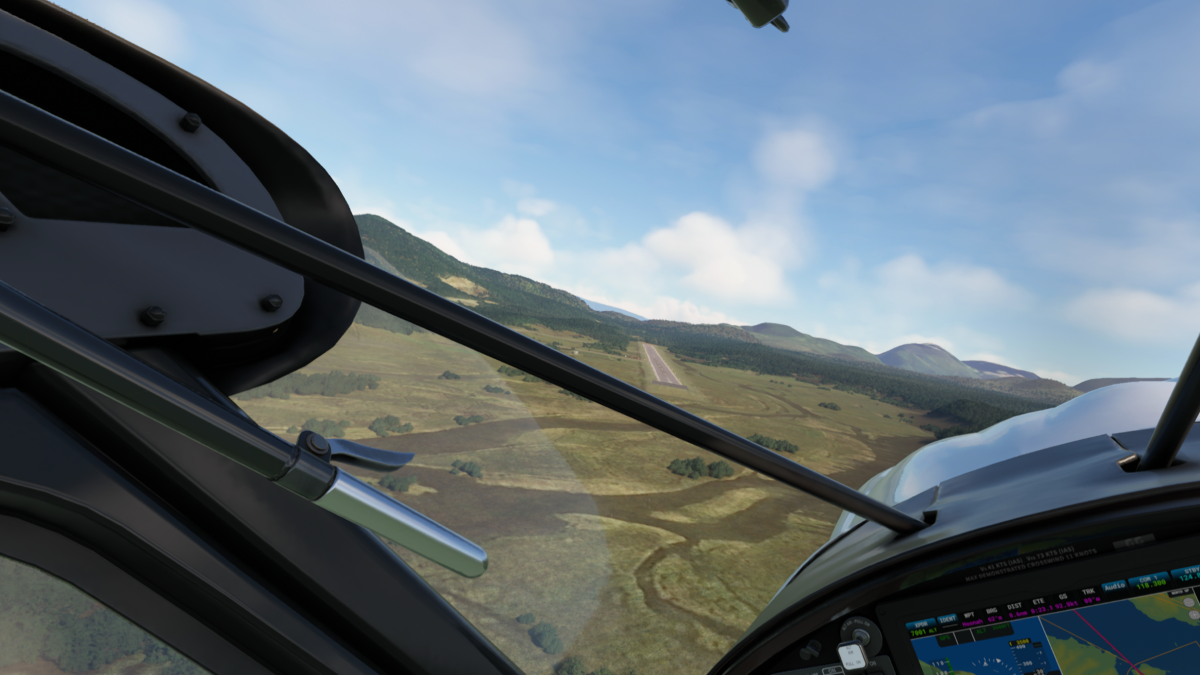The width and height of the screenshot is (1200, 675).
Task: Pull the white ALT AIR knob
Action: coord(852,655)
